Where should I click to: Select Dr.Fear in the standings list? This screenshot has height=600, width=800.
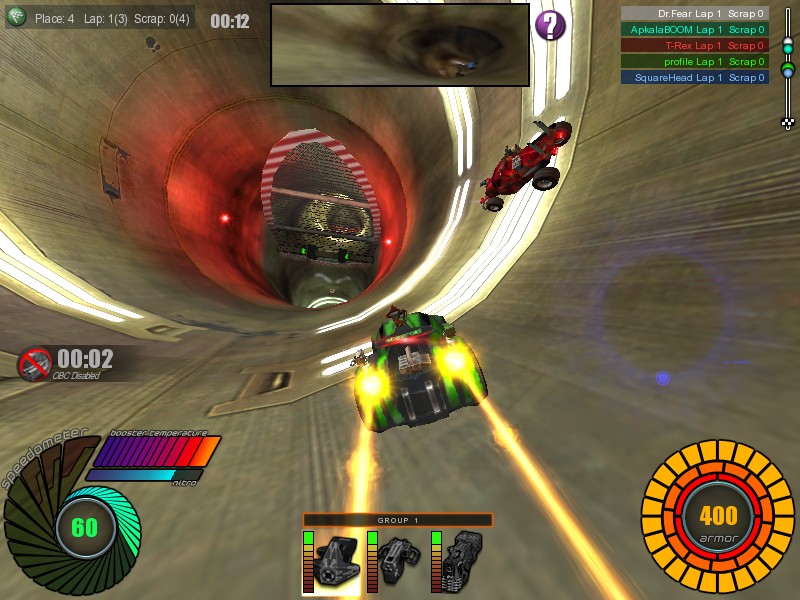[x=694, y=14]
